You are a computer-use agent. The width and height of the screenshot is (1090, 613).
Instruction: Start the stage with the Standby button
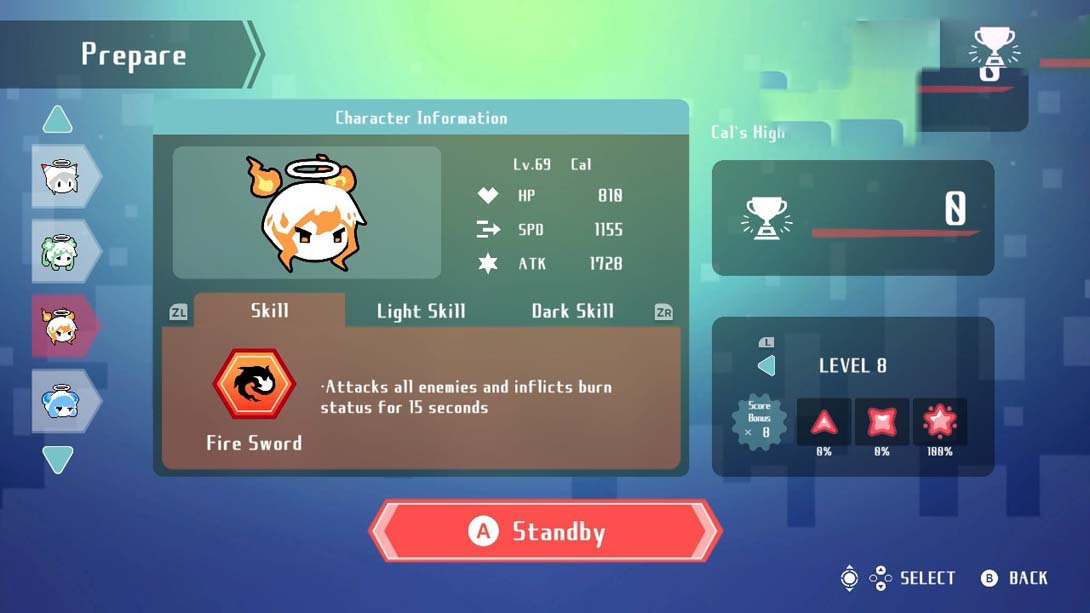546,531
